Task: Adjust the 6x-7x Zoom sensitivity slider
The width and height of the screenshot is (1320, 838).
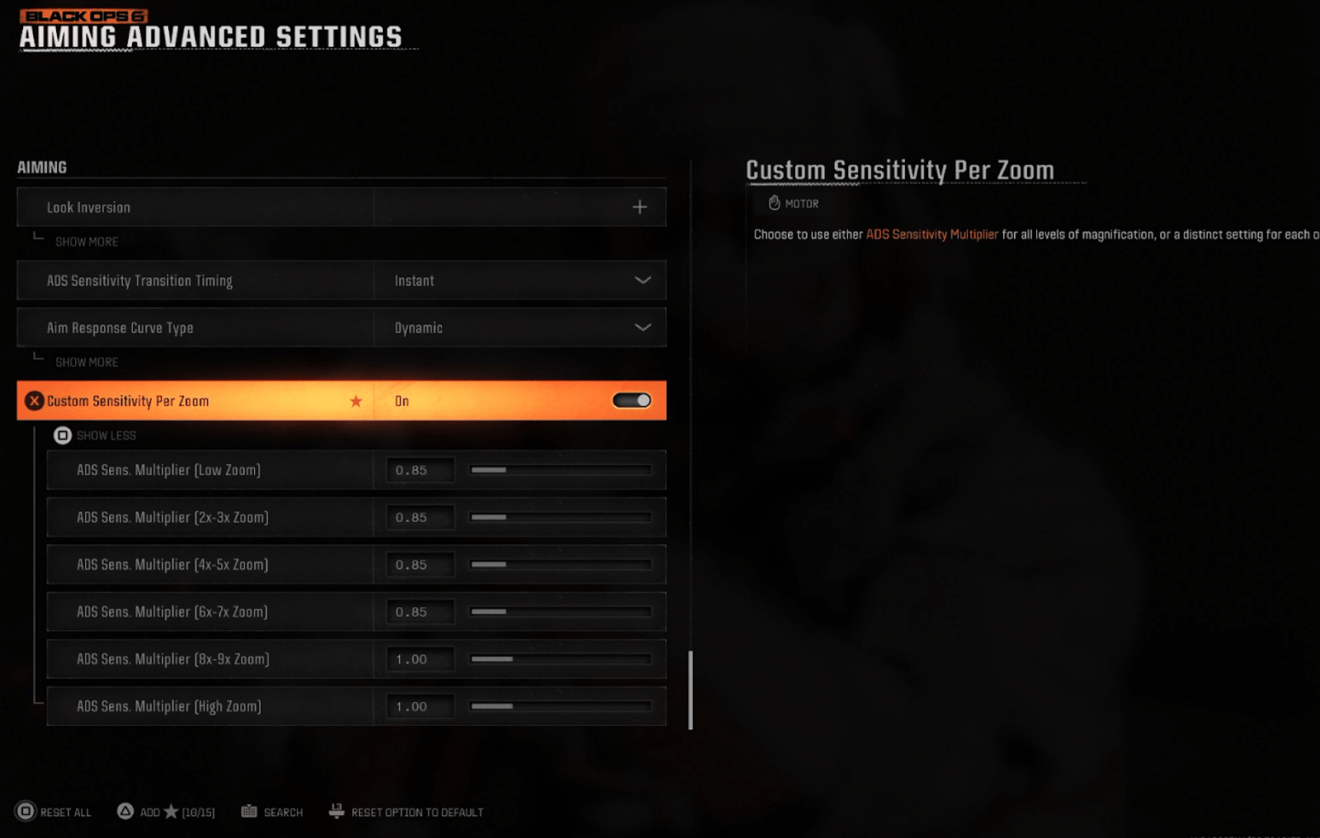Action: 561,612
